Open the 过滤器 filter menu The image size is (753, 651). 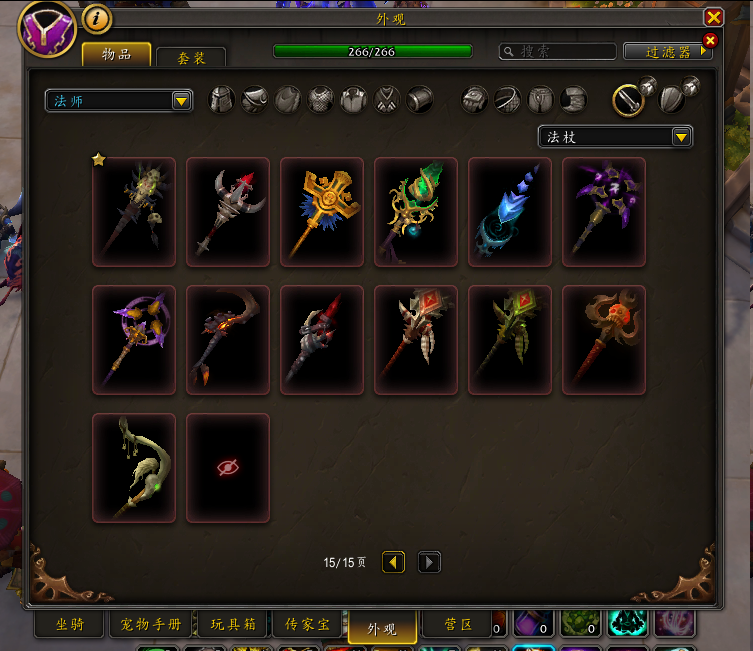[665, 51]
